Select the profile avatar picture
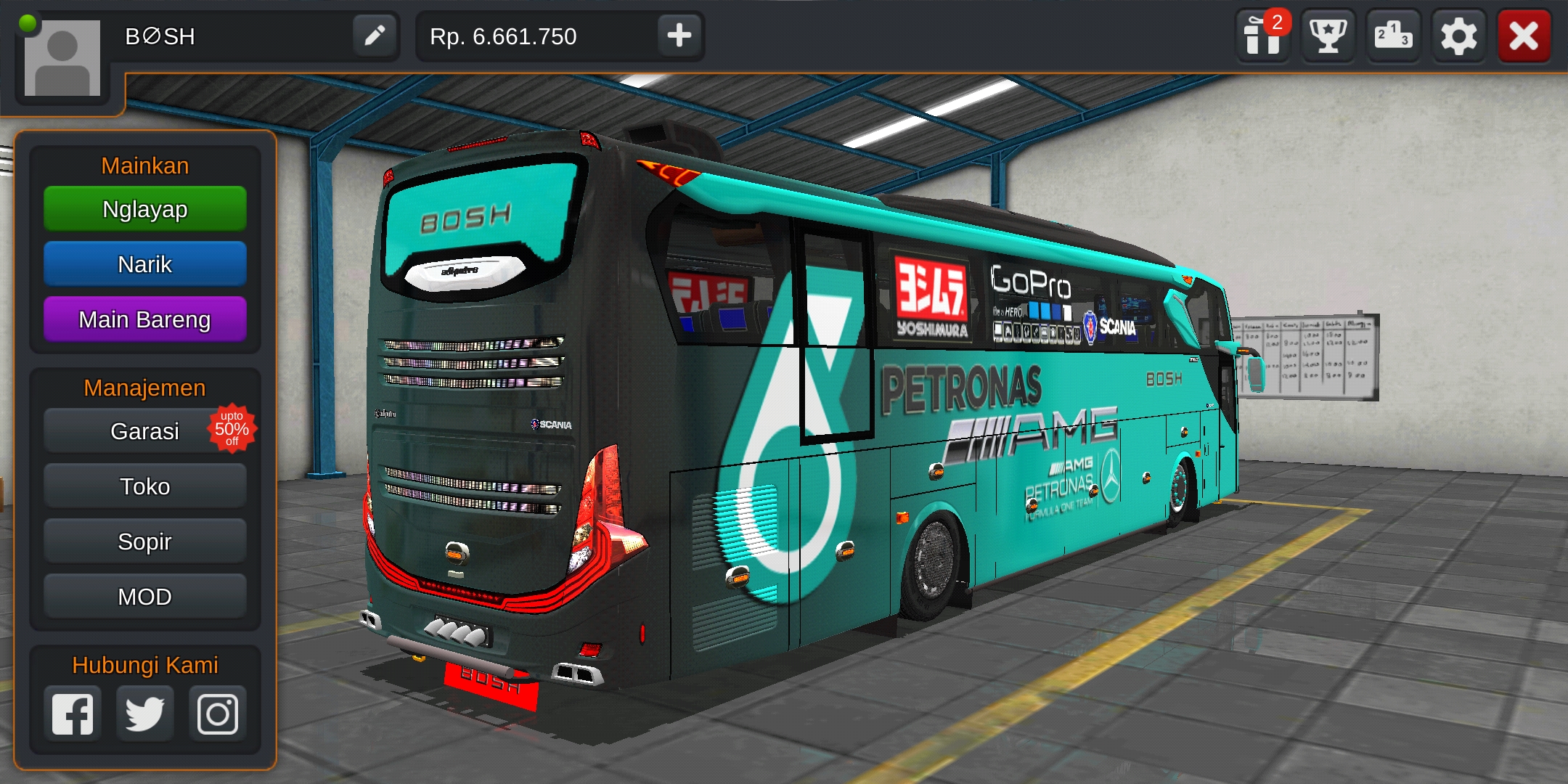1568x784 pixels. point(64,57)
